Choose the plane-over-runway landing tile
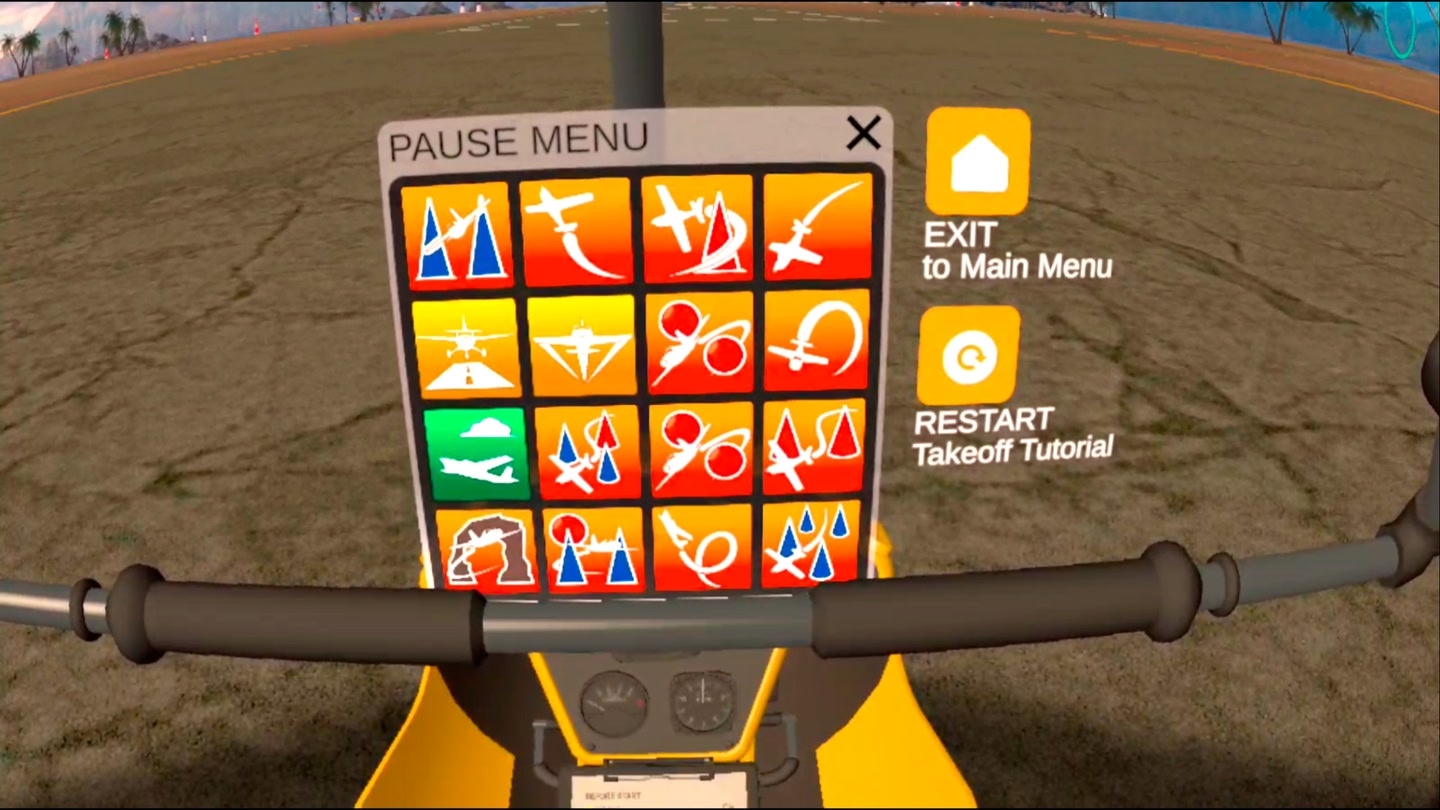Viewport: 1440px width, 810px height. click(x=466, y=347)
